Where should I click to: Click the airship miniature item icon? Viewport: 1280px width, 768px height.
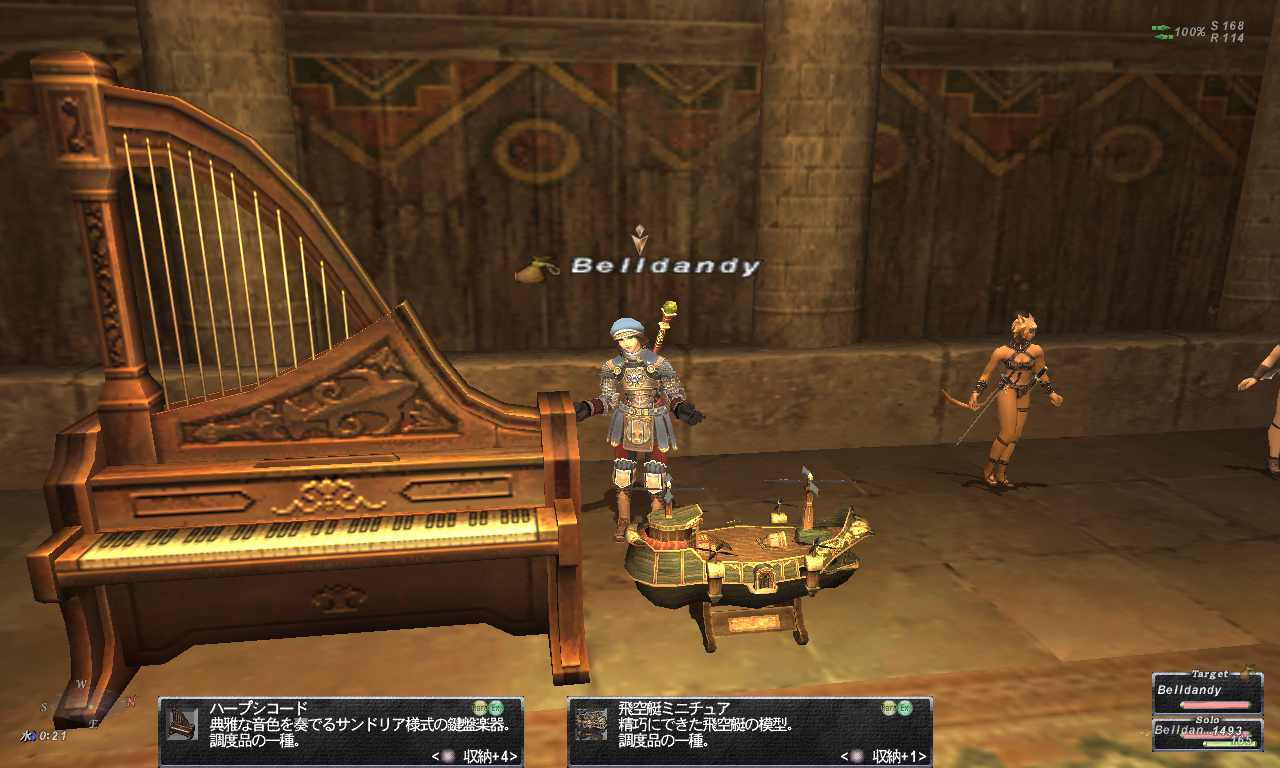[x=591, y=723]
